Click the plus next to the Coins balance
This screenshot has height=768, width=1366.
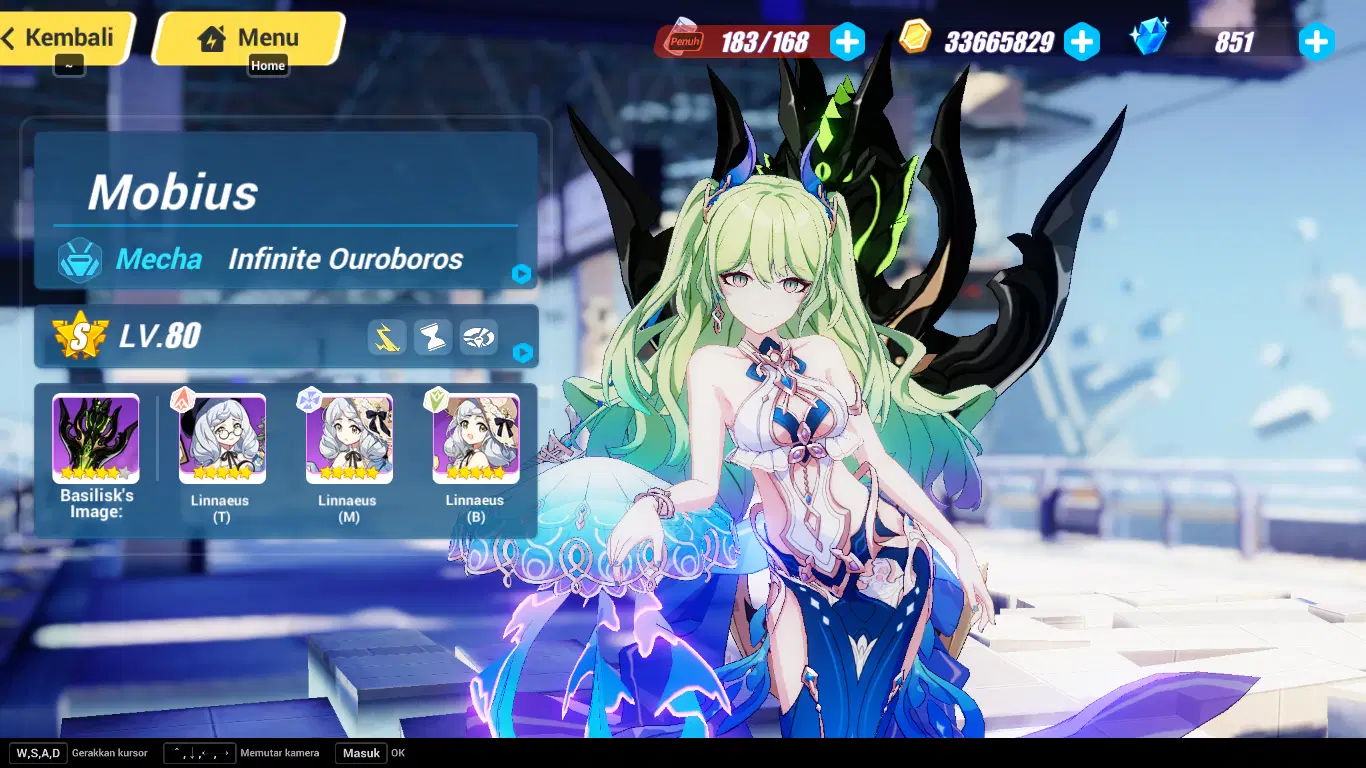pyautogui.click(x=1083, y=42)
